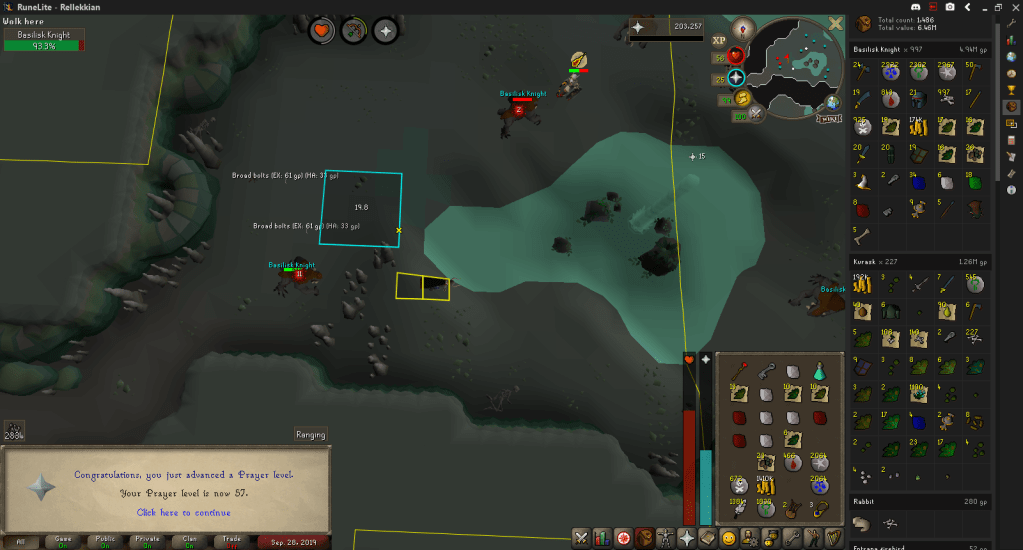Viewport: 1023px width, 550px height.
Task: Toggle the Quick-prayers orb
Action: click(736, 78)
